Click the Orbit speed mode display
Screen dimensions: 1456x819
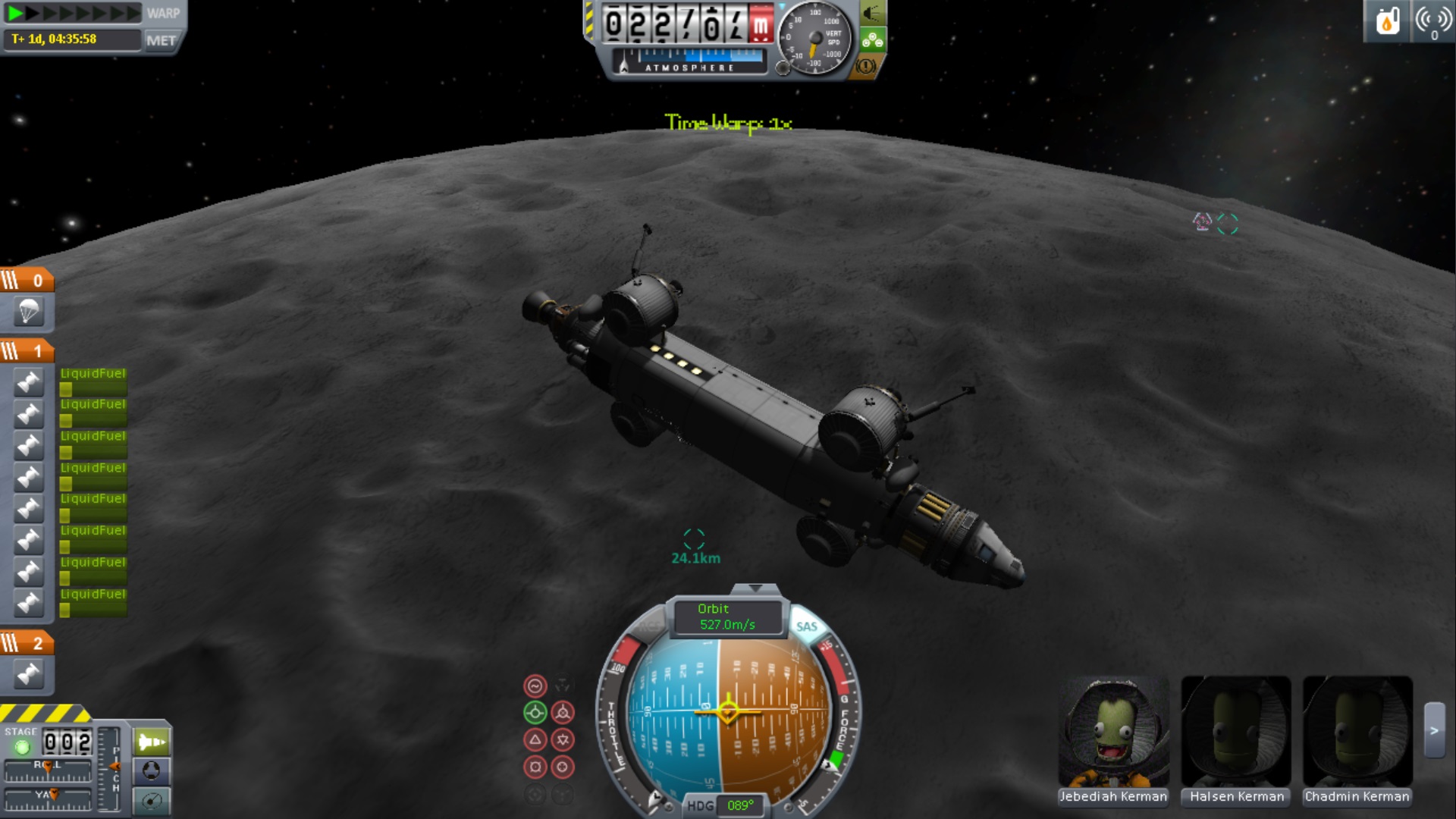pos(726,617)
